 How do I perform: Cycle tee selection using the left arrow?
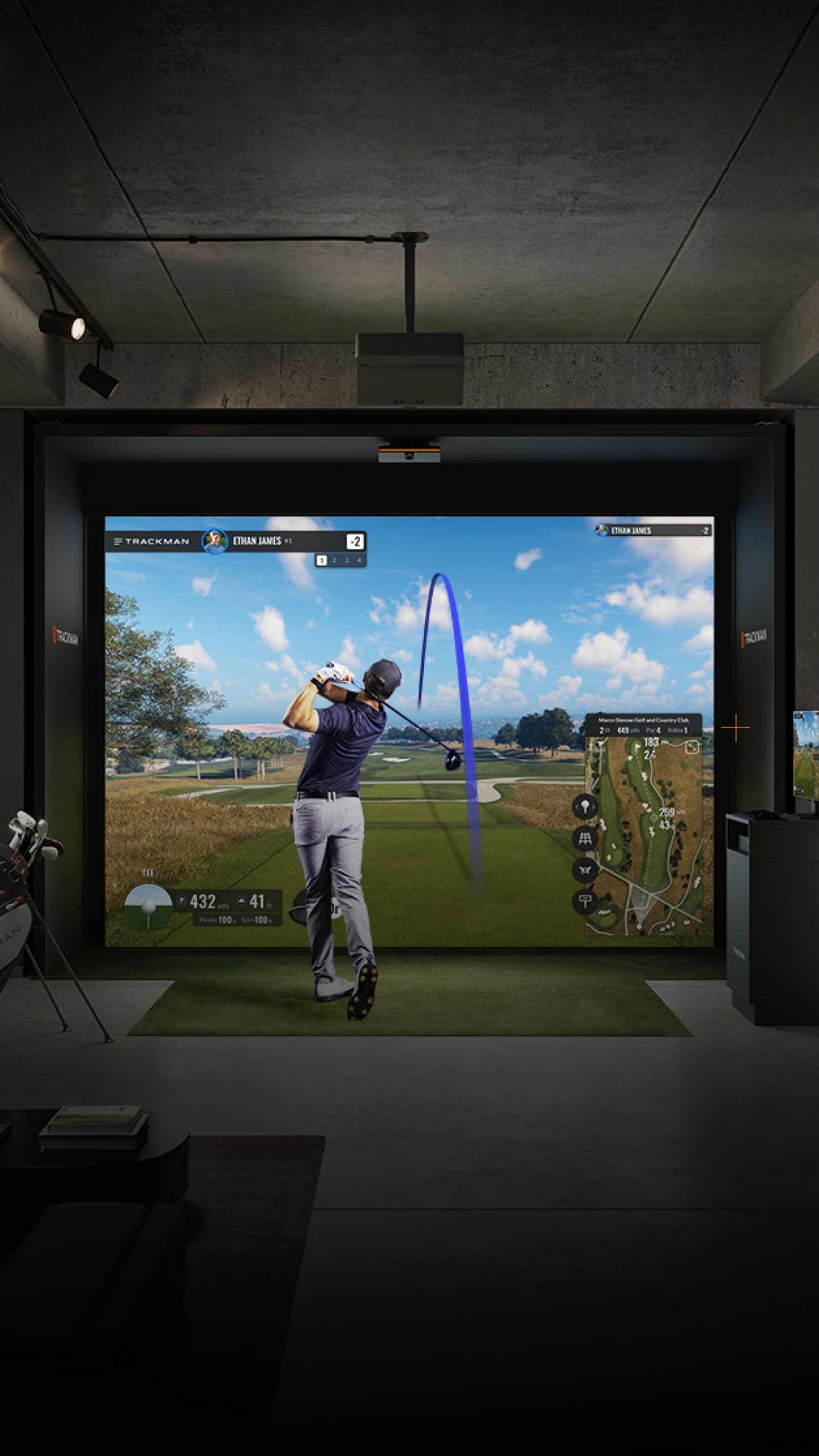pyautogui.click(x=577, y=808)
